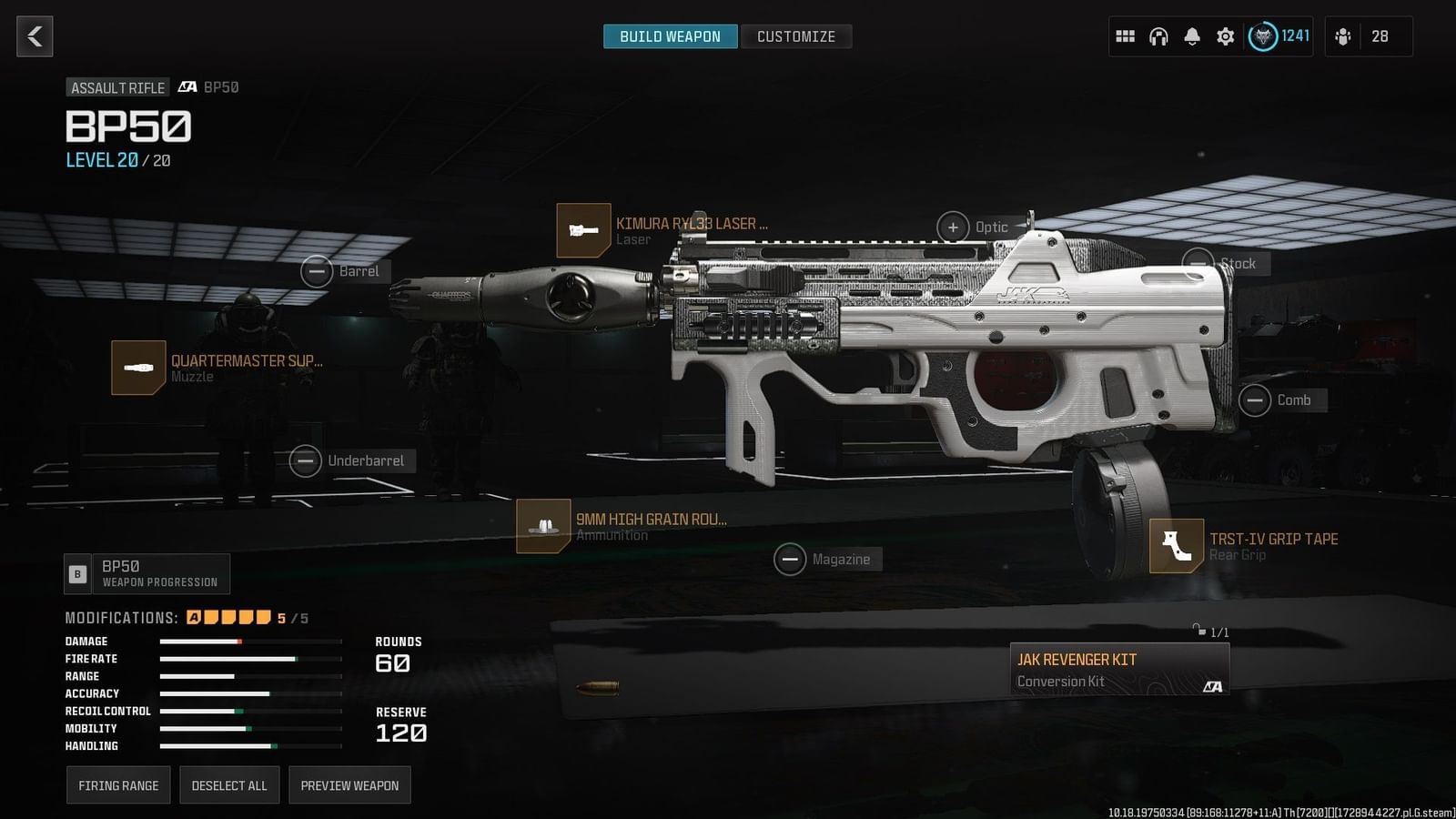Image resolution: width=1456 pixels, height=819 pixels.
Task: Switch to the Customize tab
Action: 796,36
